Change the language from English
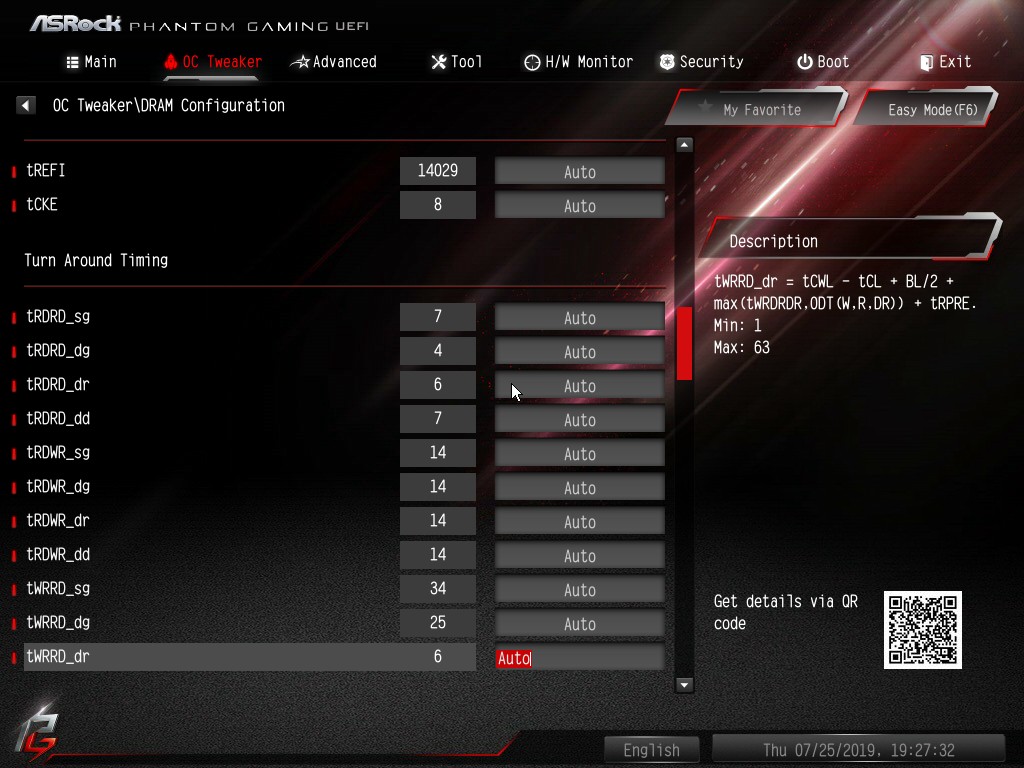The image size is (1024, 768). click(x=651, y=750)
